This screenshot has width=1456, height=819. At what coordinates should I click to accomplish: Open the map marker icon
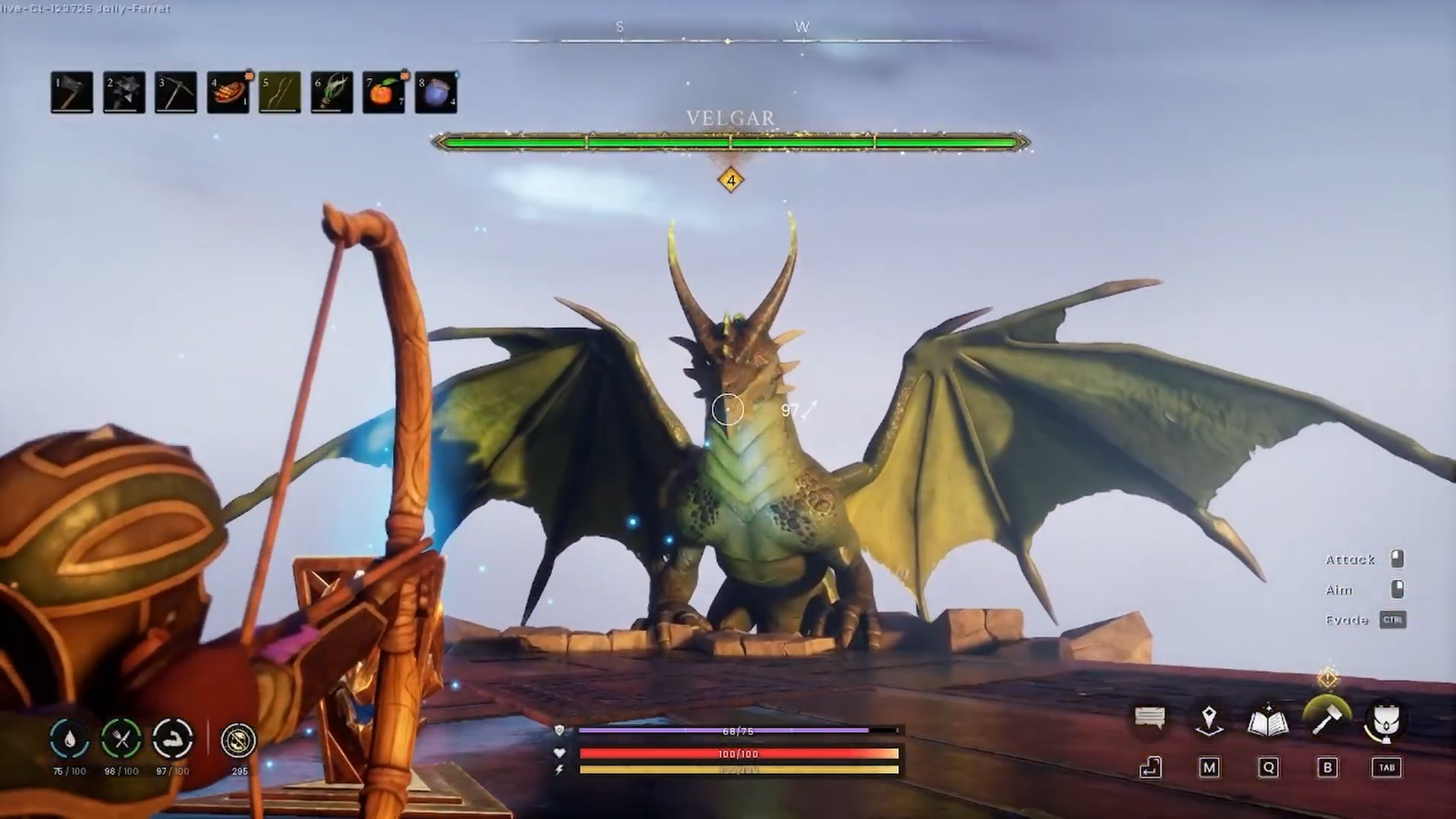coord(1209,719)
